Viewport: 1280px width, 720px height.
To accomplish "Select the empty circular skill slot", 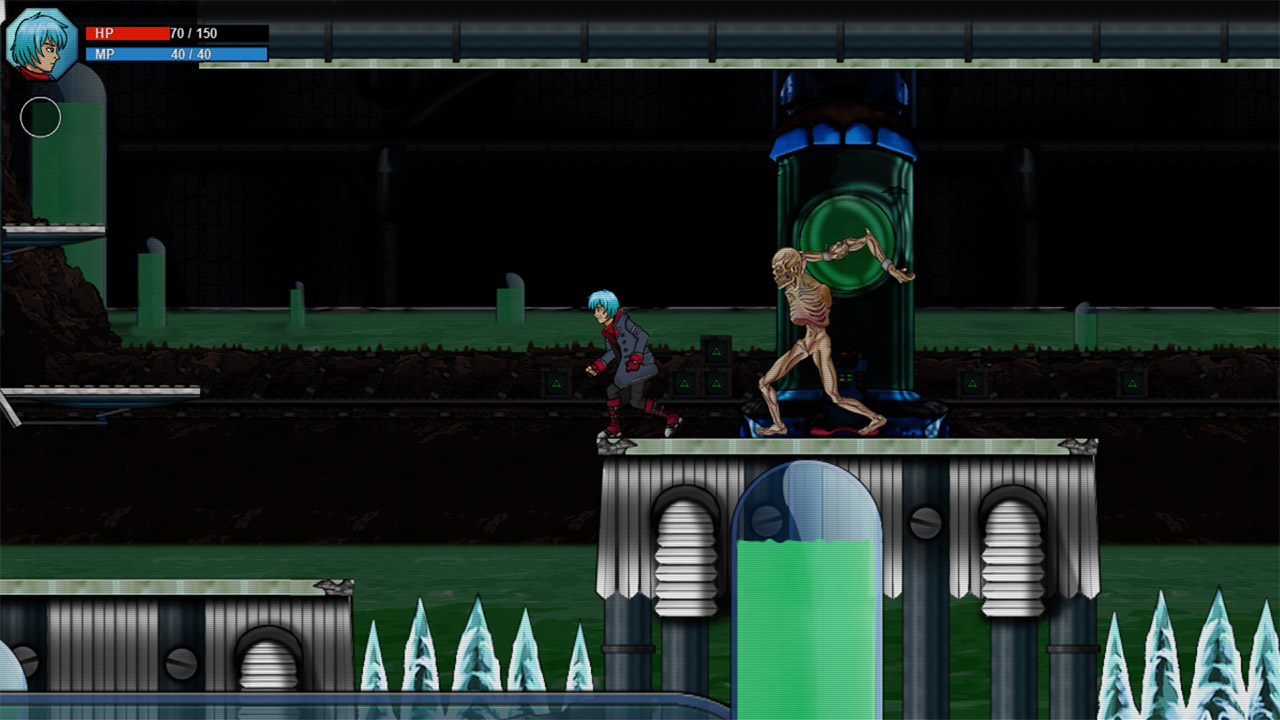I will (42, 117).
